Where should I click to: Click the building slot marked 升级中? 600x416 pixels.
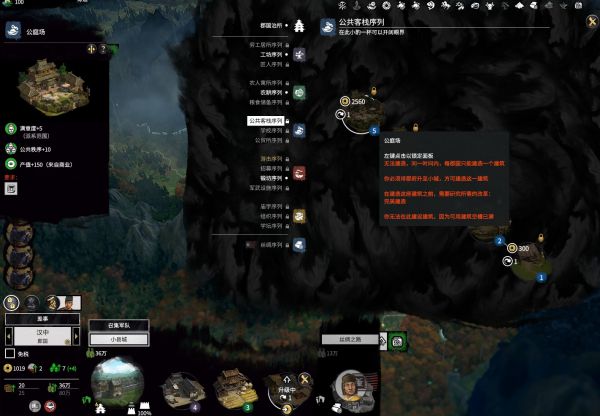287,388
